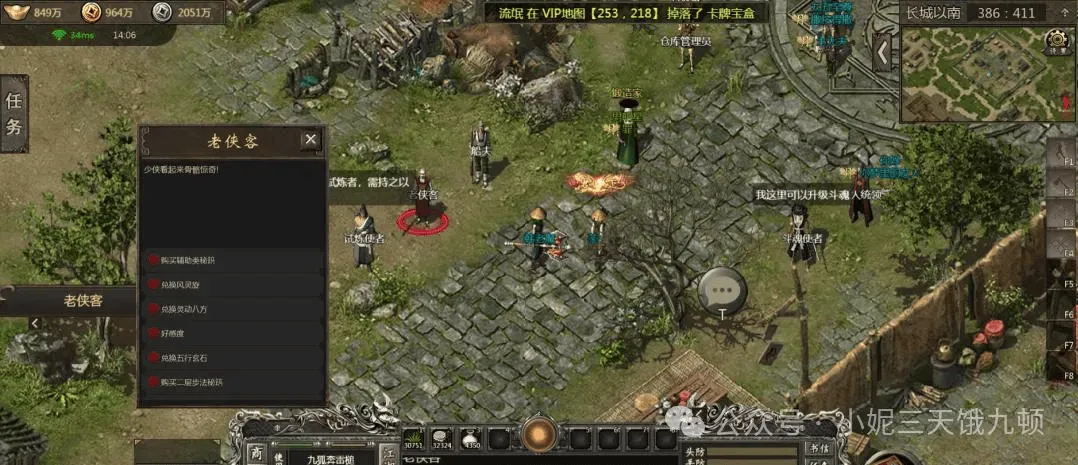The height and width of the screenshot is (465, 1078).
Task: Activate the glowing orange center orb
Action: pos(540,436)
